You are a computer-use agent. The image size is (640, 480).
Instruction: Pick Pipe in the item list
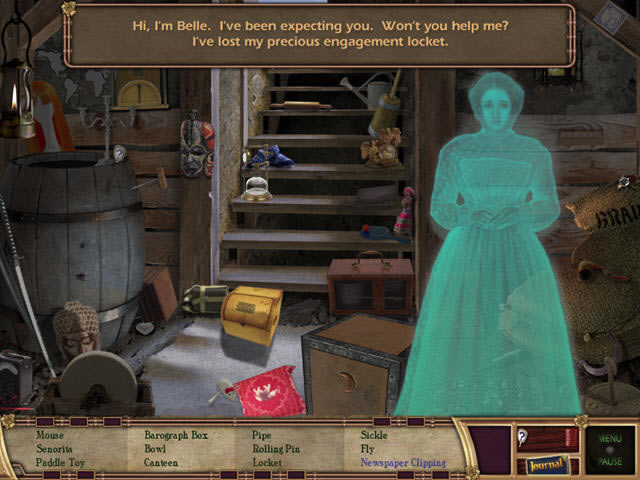[262, 435]
